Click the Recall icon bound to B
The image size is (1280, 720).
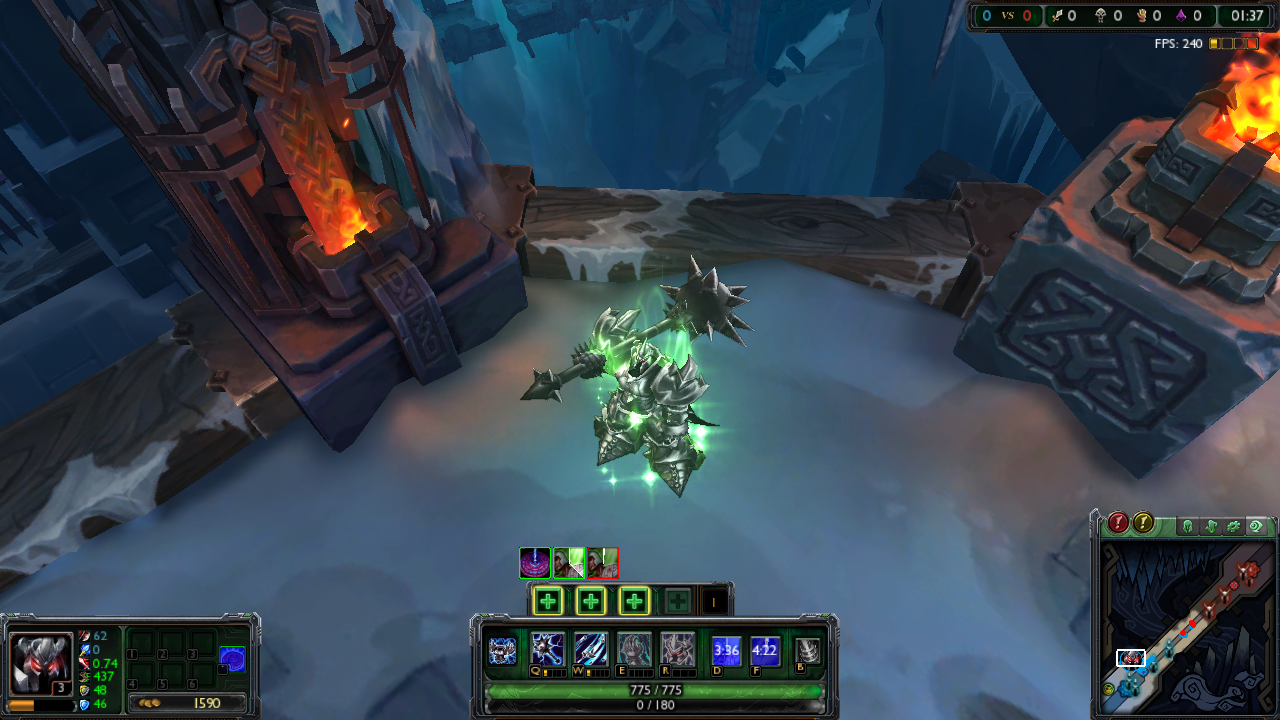(x=806, y=649)
